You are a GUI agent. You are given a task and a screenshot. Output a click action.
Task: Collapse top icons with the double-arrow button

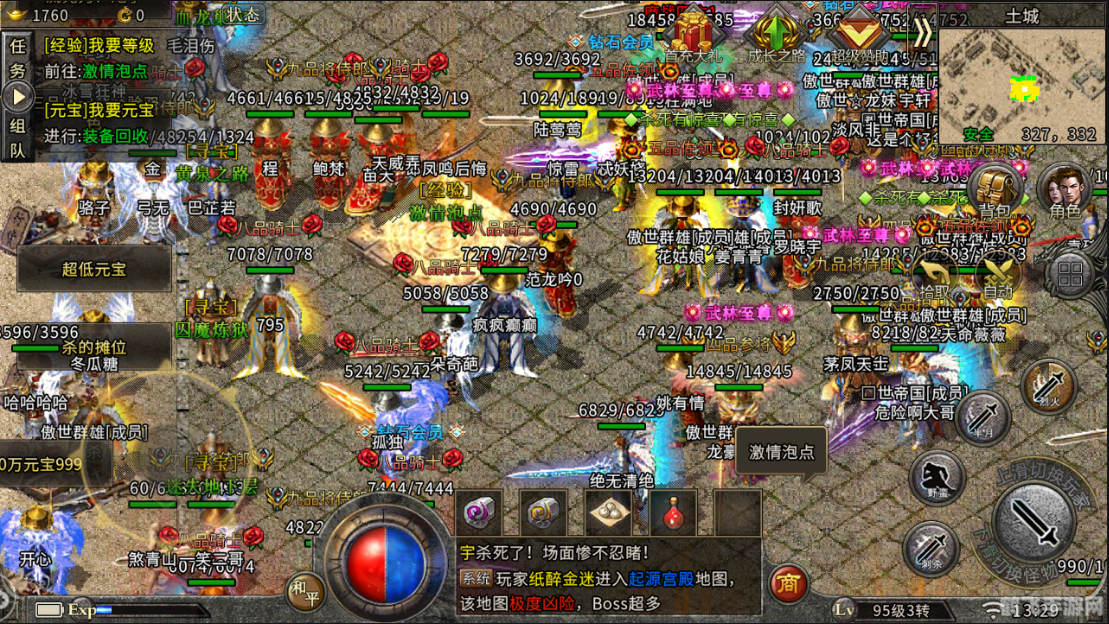(x=923, y=33)
